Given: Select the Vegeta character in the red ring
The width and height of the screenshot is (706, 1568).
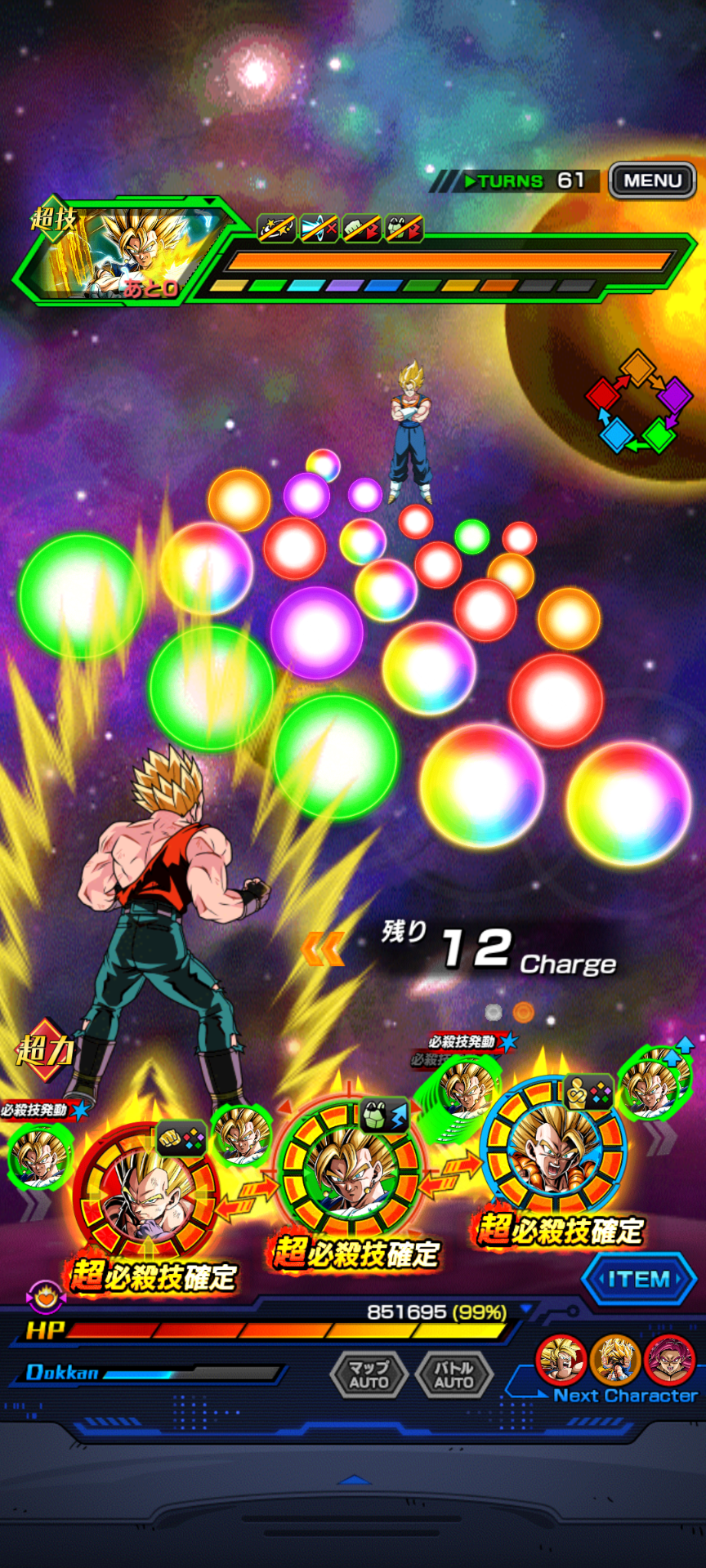Looking at the screenshot, I should 145,1194.
